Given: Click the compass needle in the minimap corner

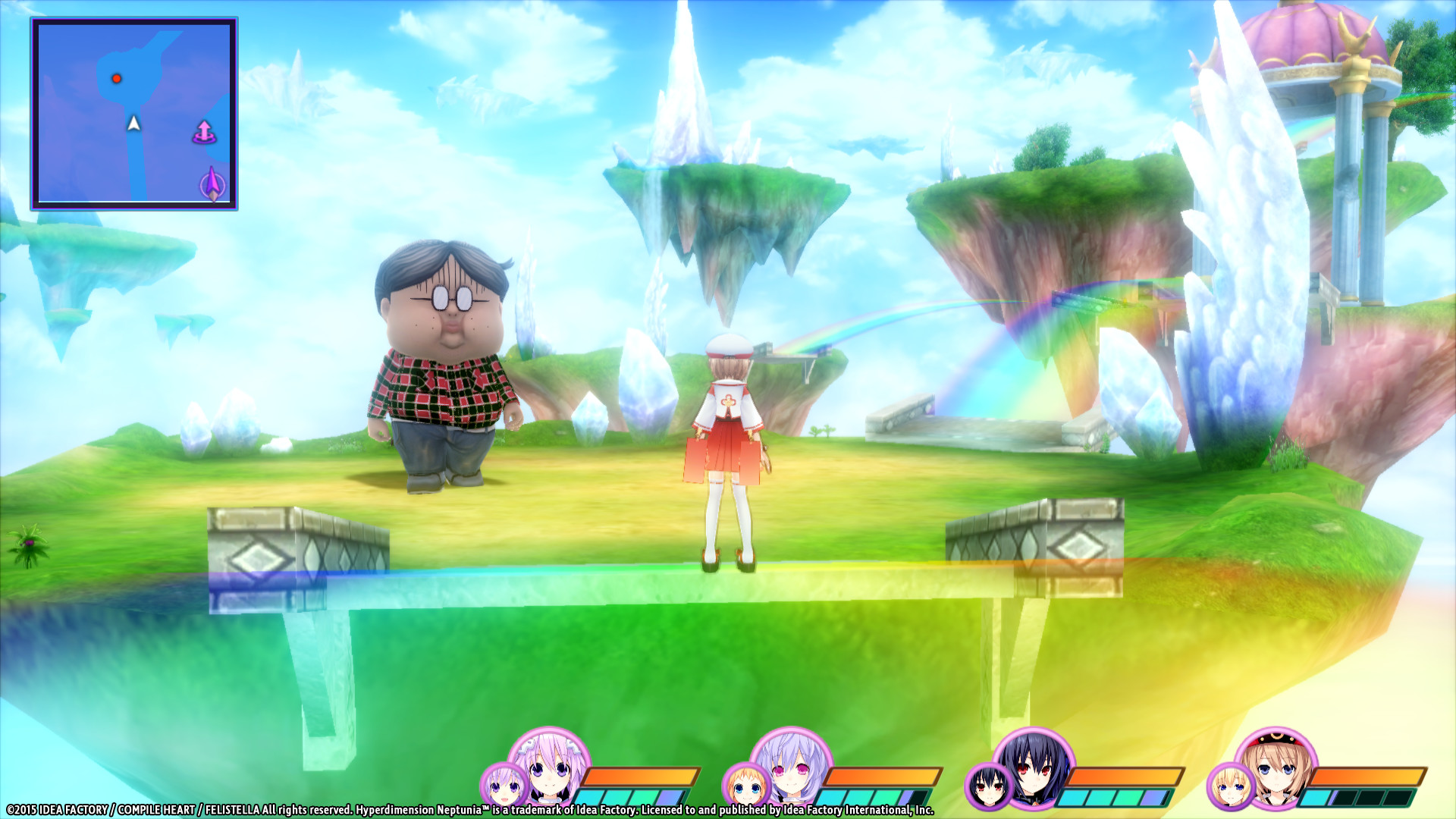Looking at the screenshot, I should pyautogui.click(x=212, y=182).
